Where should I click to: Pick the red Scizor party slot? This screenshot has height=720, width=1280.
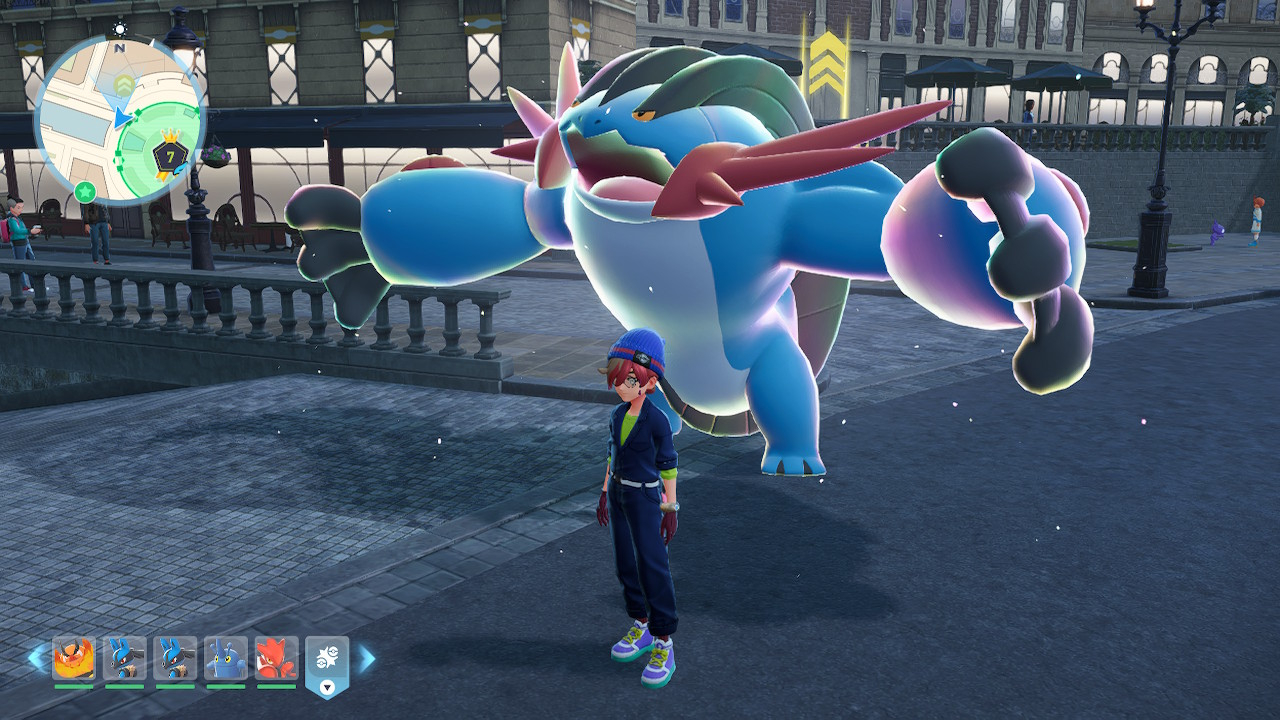pos(276,659)
